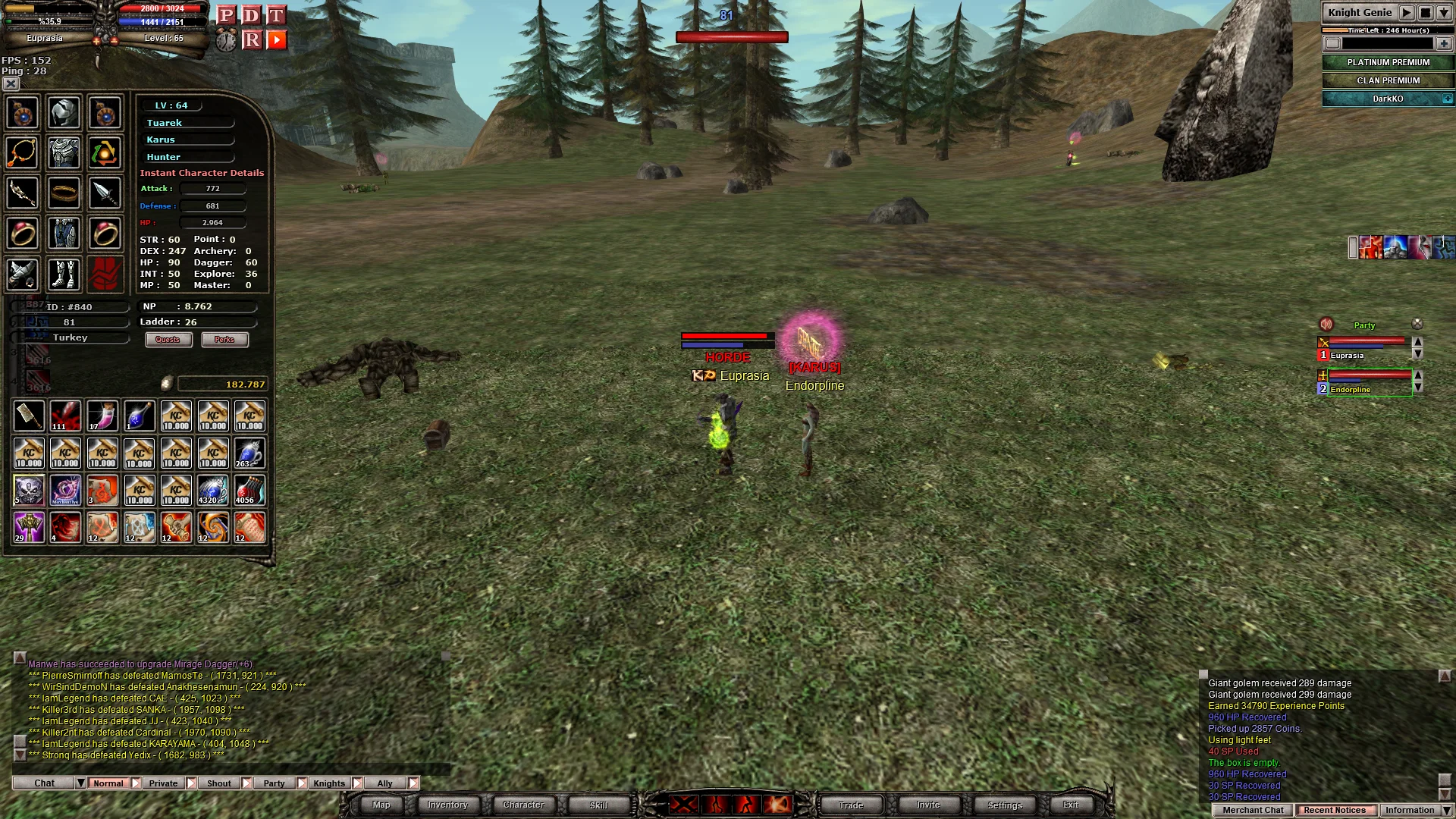Show the Merchant Chat tab
Screen dimensions: 1456x819
pos(1253,810)
